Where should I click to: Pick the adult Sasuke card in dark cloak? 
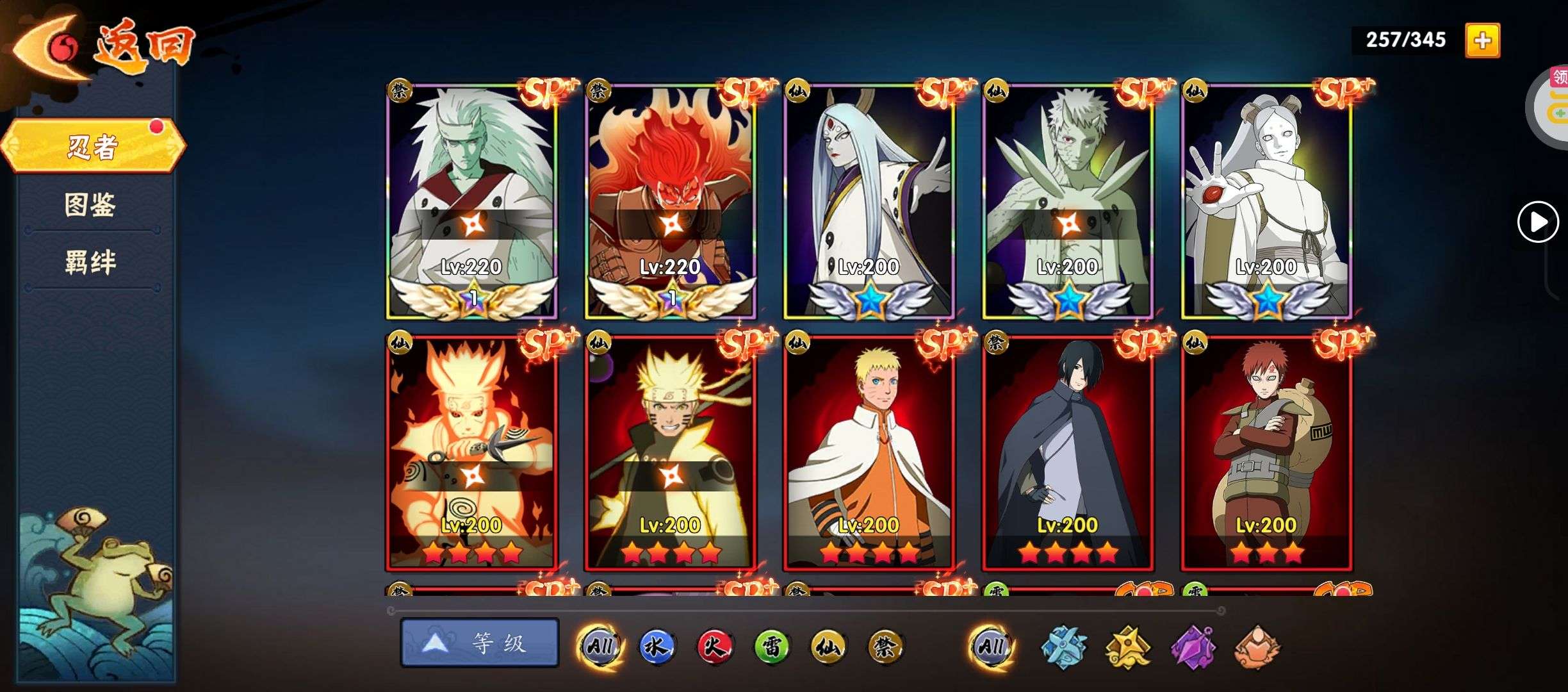1067,452
